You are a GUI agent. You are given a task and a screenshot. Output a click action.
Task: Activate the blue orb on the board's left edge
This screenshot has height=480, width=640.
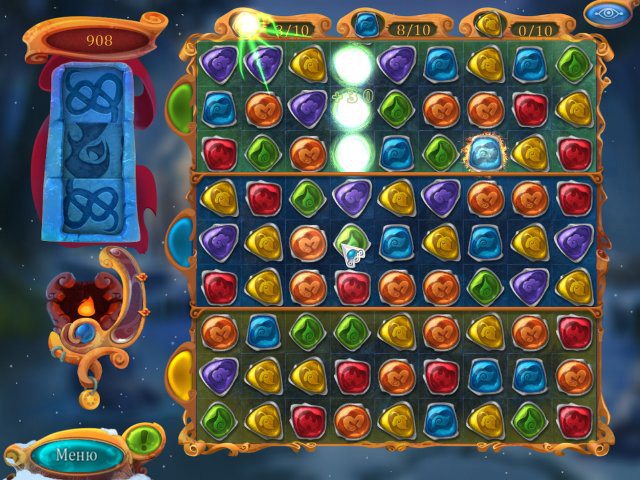tap(182, 240)
